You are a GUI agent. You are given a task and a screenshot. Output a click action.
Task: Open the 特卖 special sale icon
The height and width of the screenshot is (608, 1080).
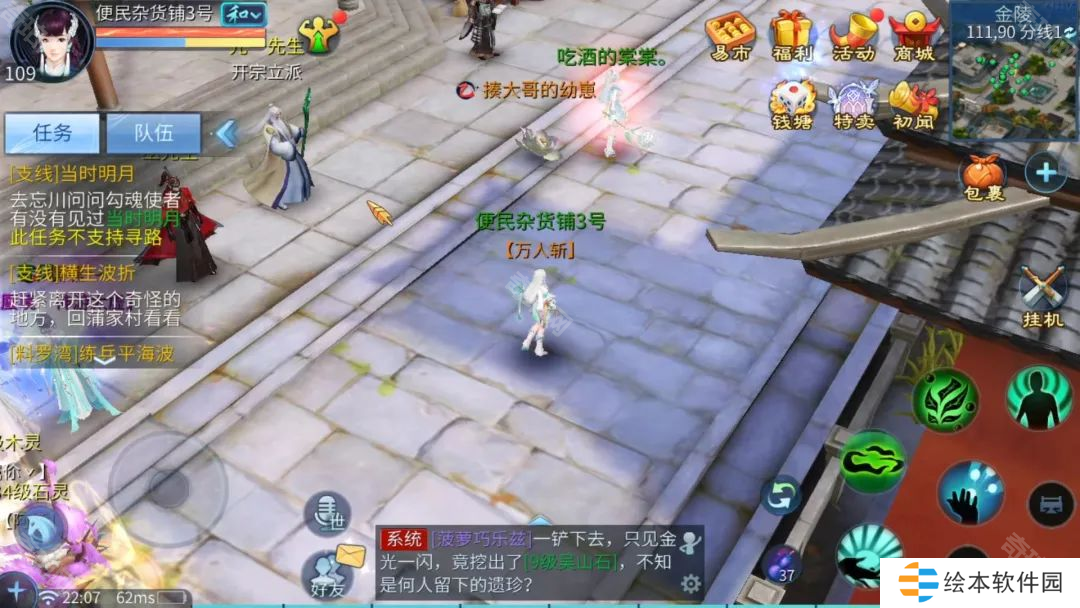[x=853, y=104]
